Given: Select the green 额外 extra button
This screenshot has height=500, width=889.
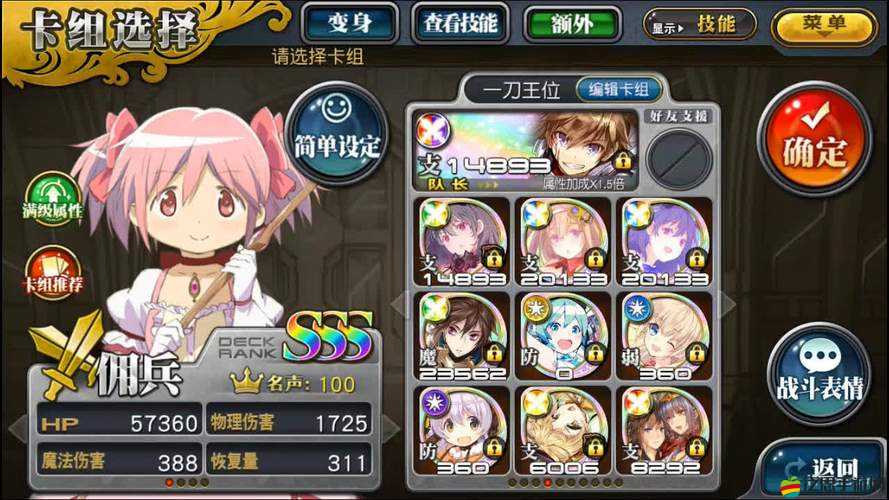Looking at the screenshot, I should (x=571, y=24).
